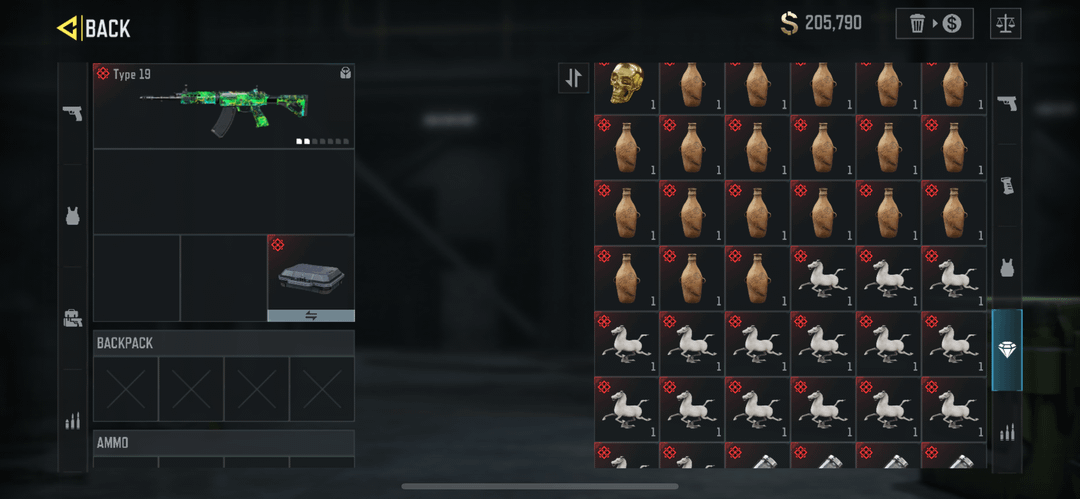Select the secure case slot
The image size is (1080, 499).
[311, 272]
